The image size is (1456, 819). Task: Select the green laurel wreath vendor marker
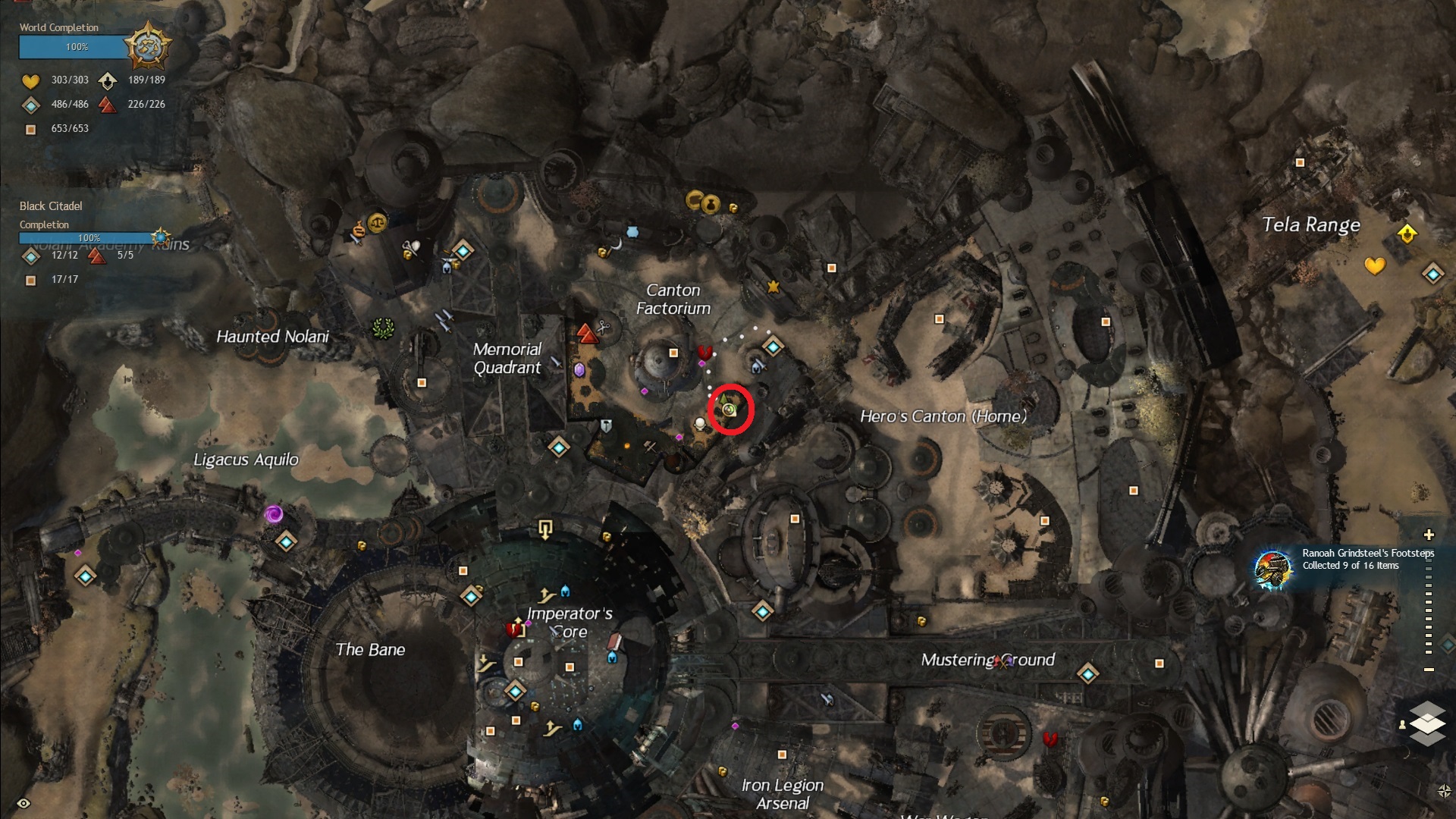point(384,328)
